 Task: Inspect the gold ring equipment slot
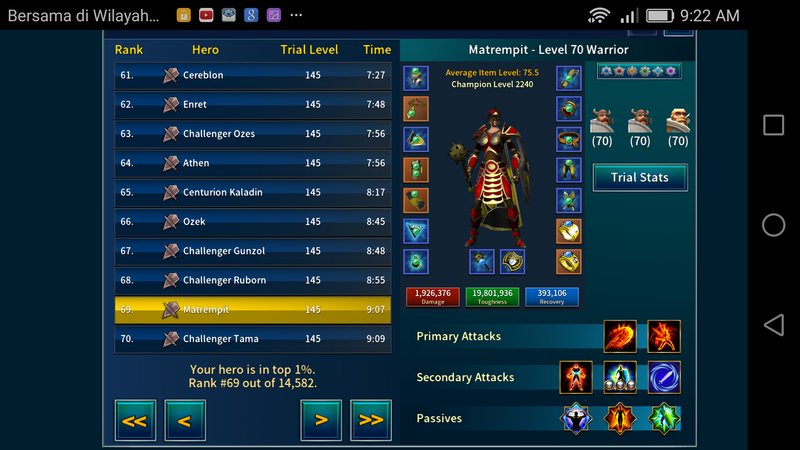569,262
